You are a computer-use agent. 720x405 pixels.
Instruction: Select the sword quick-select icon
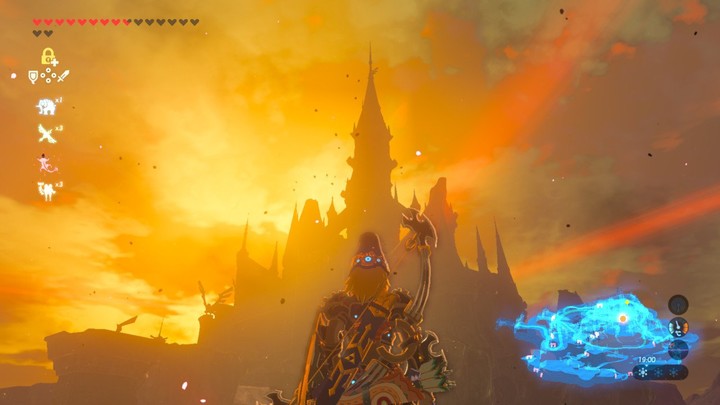click(63, 76)
